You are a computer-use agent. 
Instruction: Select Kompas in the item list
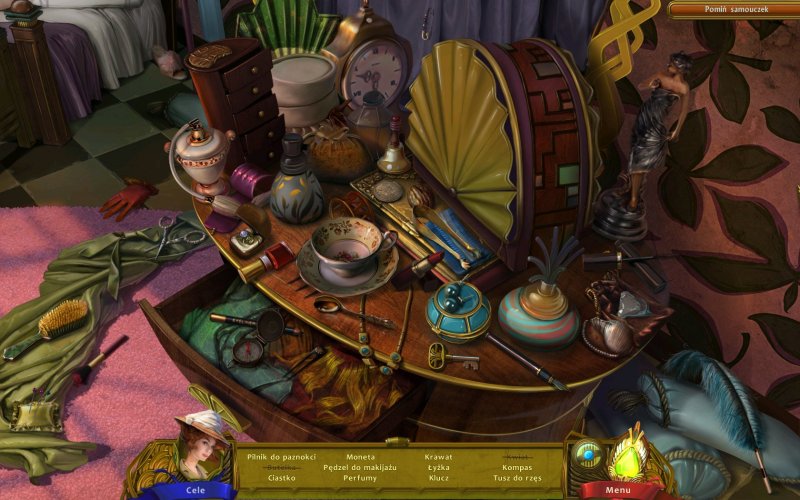click(x=517, y=467)
